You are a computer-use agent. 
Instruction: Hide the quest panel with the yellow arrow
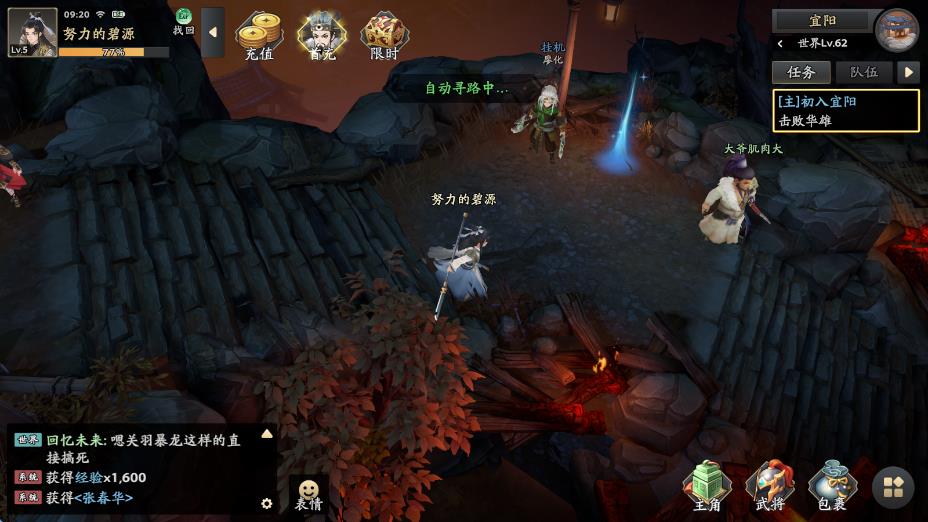point(908,72)
